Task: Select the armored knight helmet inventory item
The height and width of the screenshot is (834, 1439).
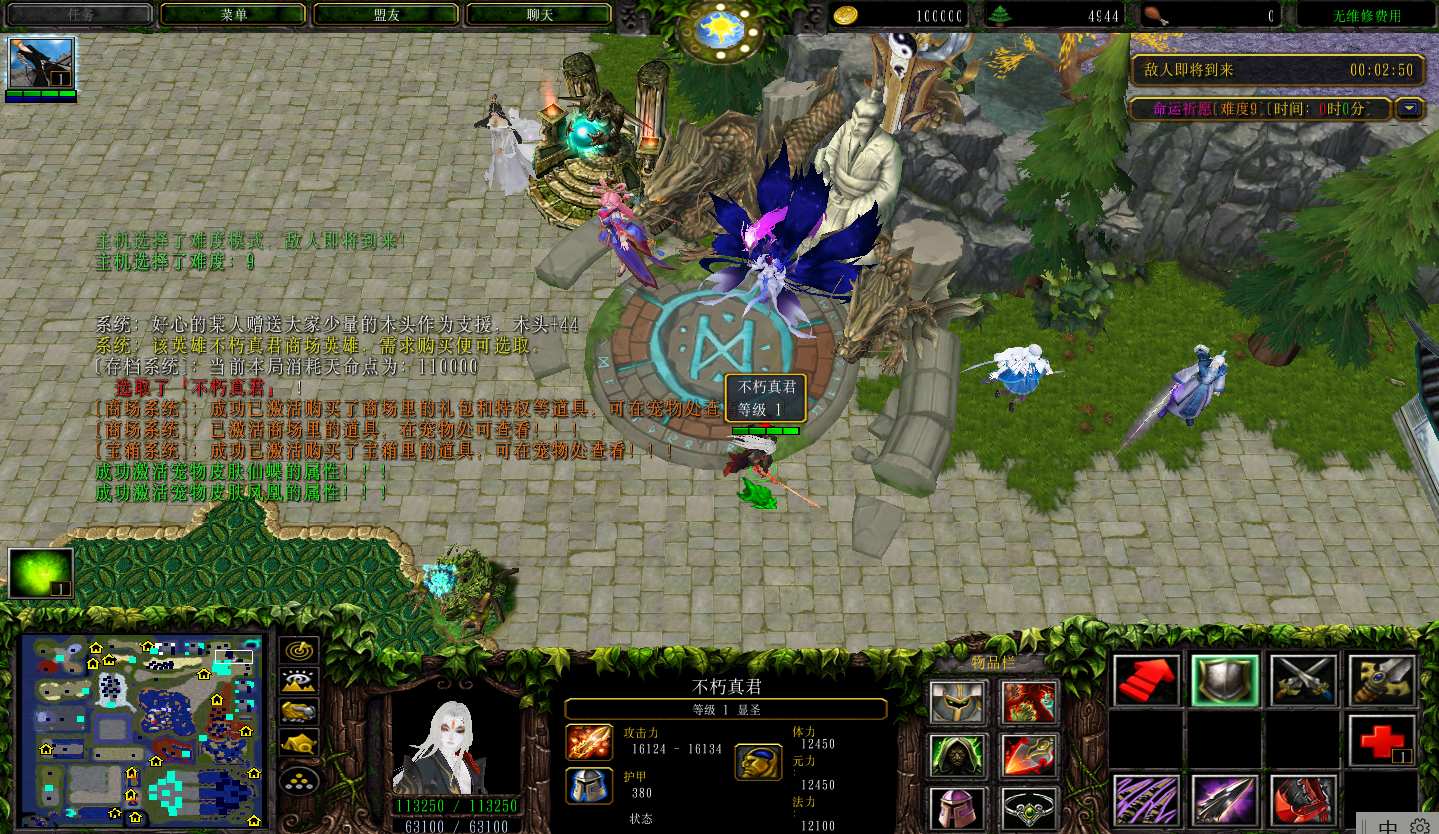Action: pyautogui.click(x=959, y=702)
